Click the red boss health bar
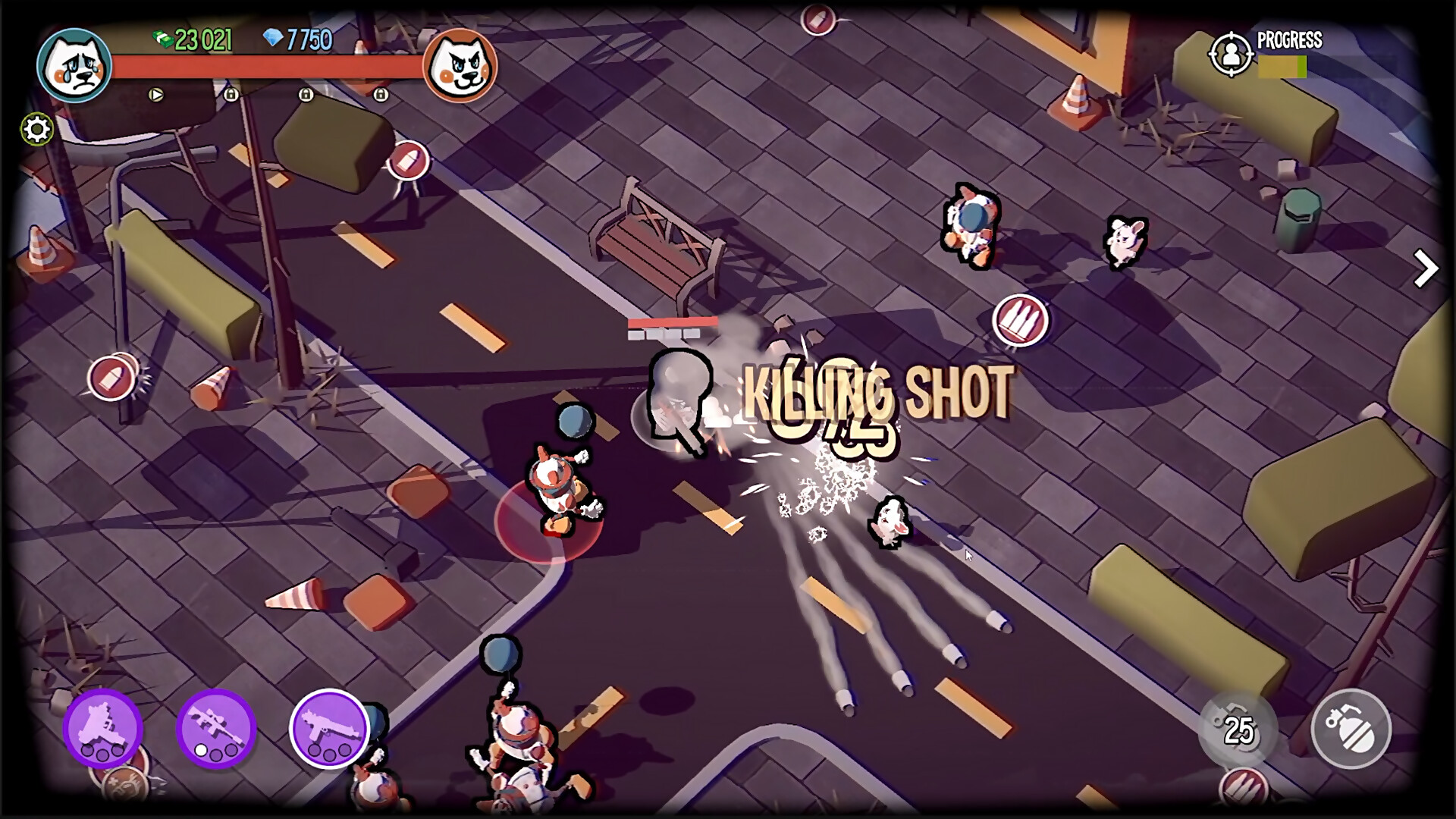The height and width of the screenshot is (819, 1456). click(265, 67)
